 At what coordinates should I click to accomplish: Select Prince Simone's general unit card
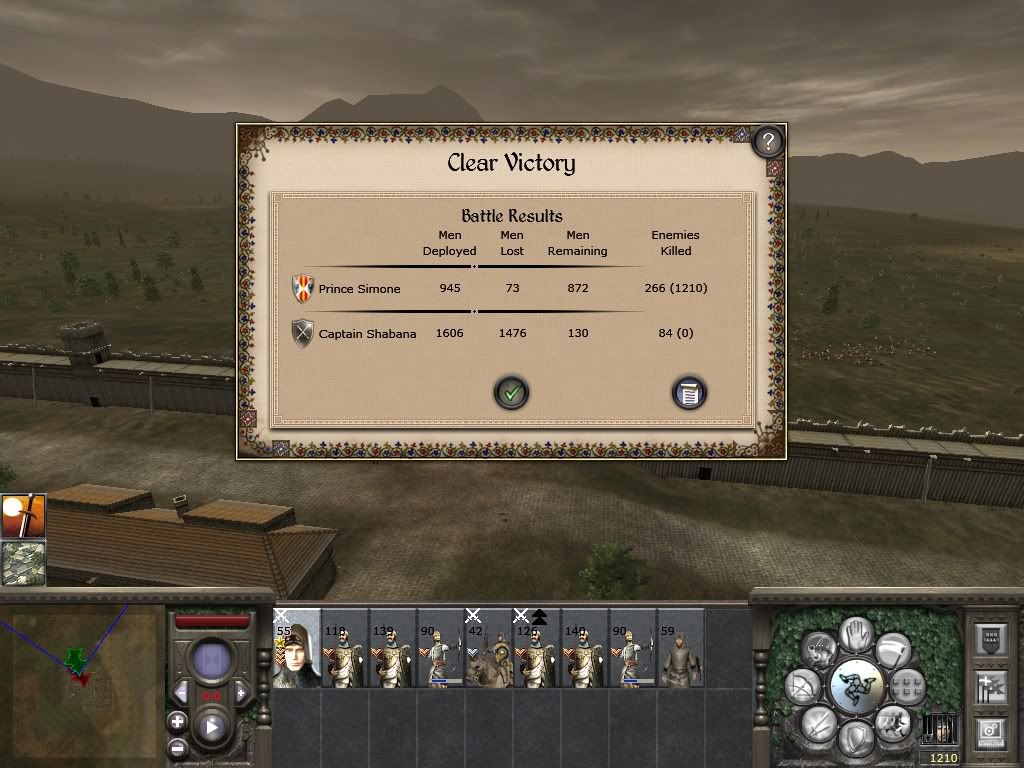(x=297, y=648)
